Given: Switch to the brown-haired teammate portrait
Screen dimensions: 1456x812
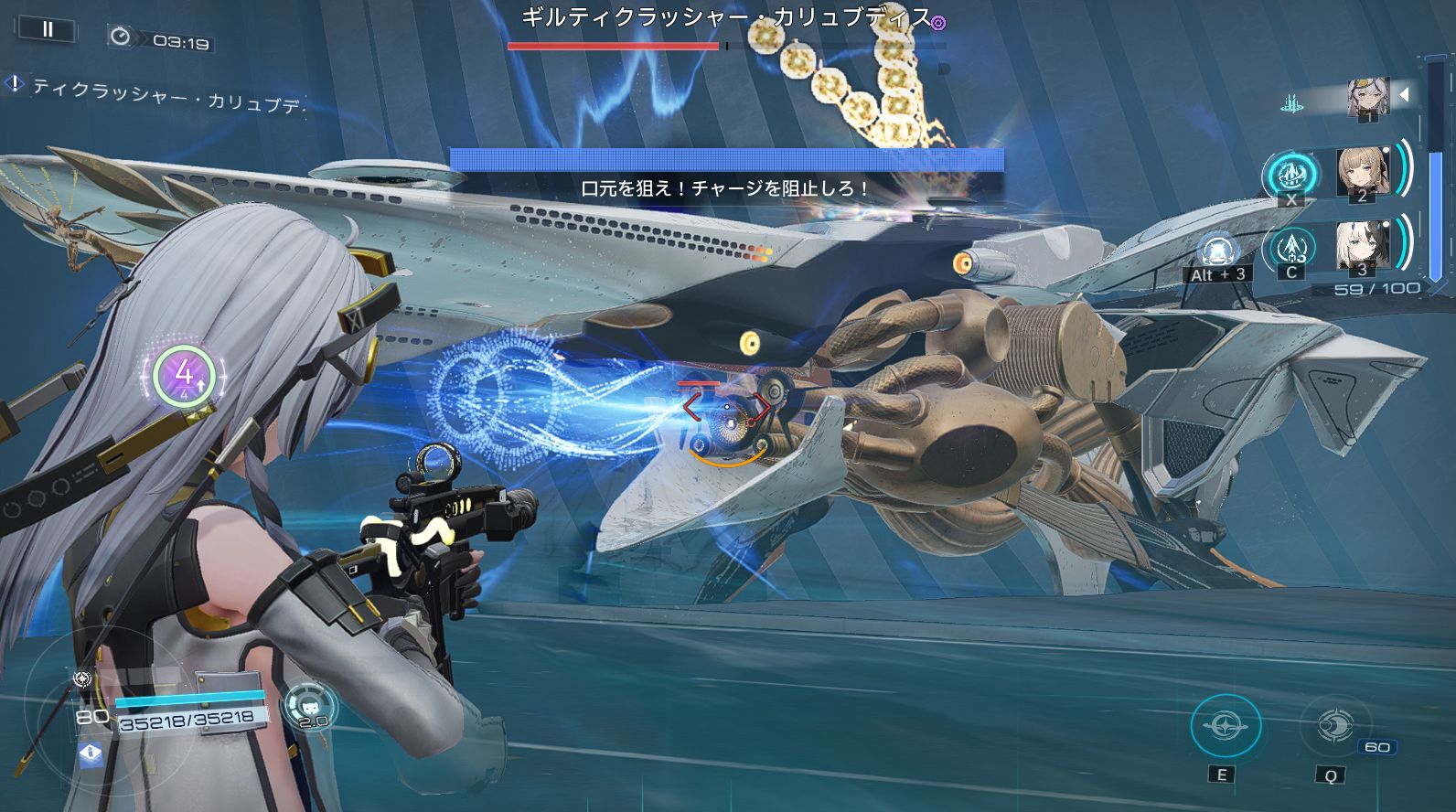Looking at the screenshot, I should coord(1363,171).
